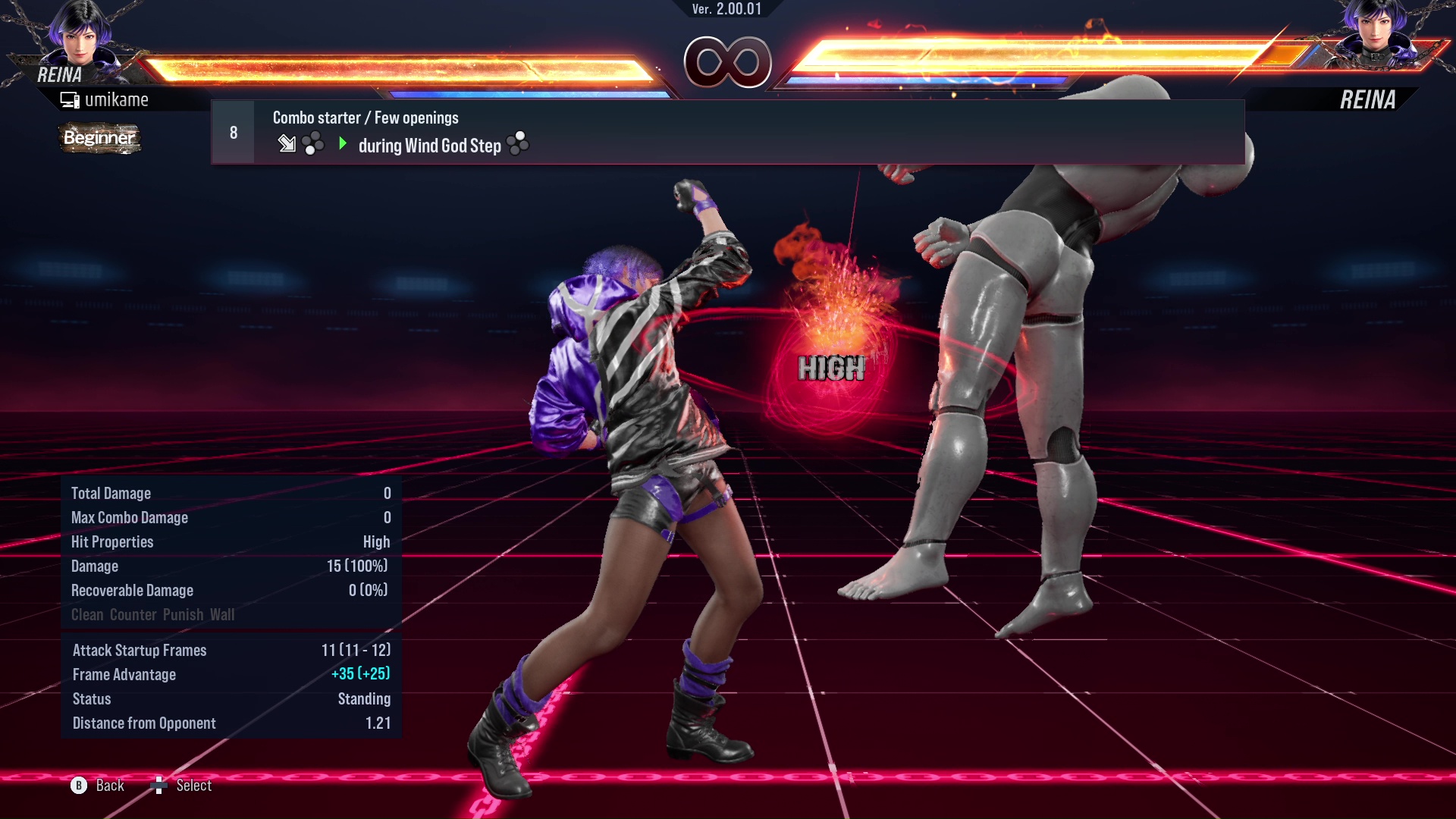Image resolution: width=1456 pixels, height=819 pixels.
Task: Click the PC platform icon beside umikame
Action: coord(69,99)
